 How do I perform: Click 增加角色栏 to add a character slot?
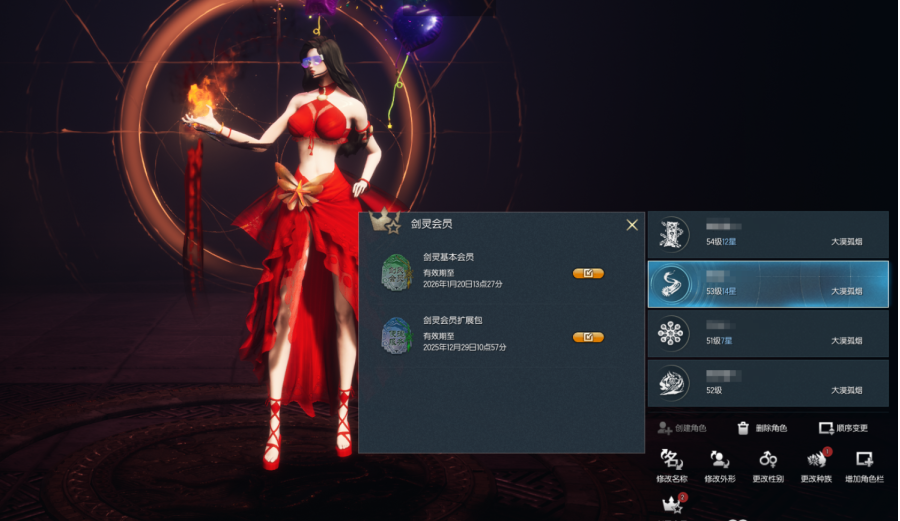click(x=864, y=466)
